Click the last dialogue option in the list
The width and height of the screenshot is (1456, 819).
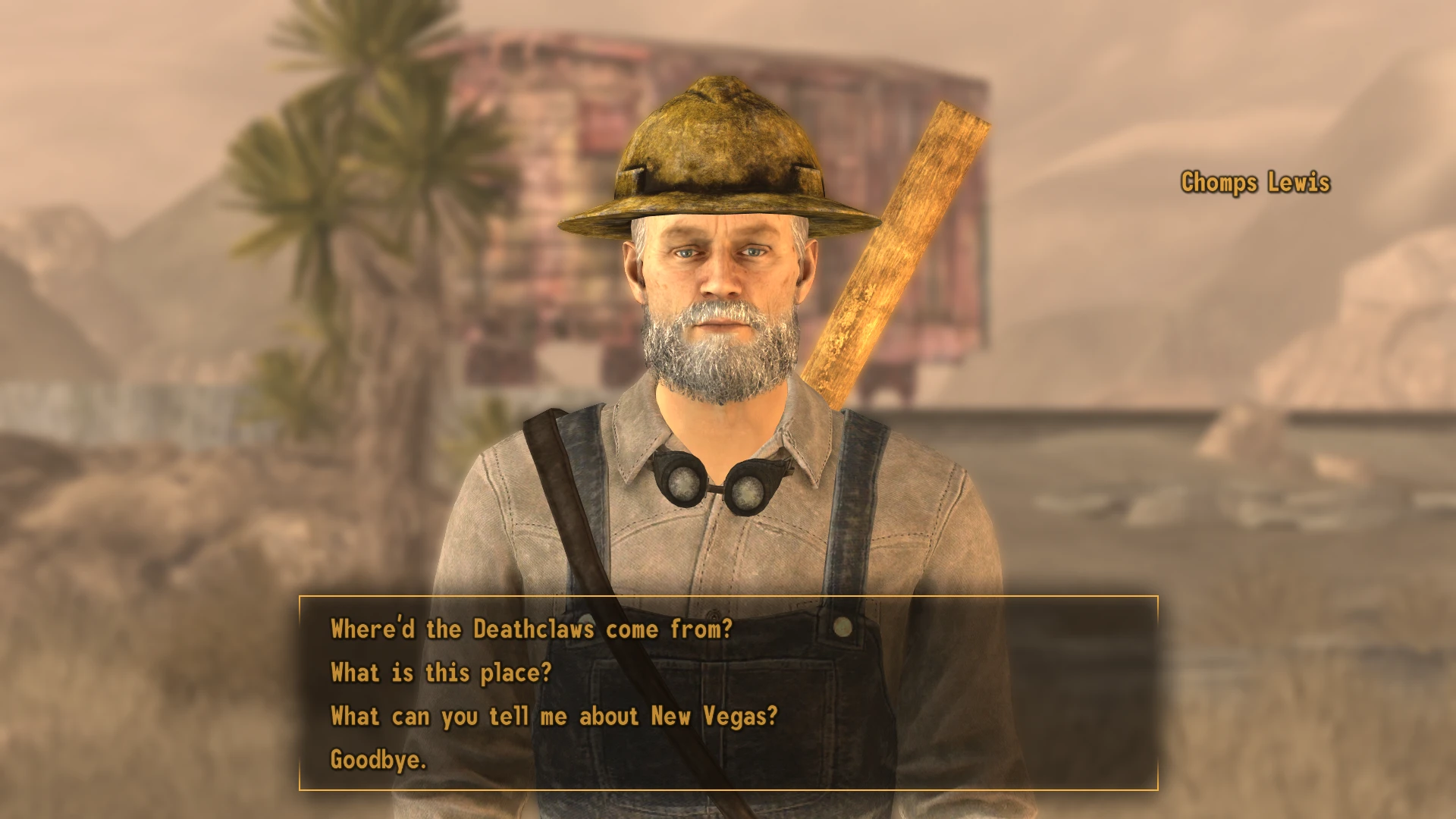click(378, 758)
